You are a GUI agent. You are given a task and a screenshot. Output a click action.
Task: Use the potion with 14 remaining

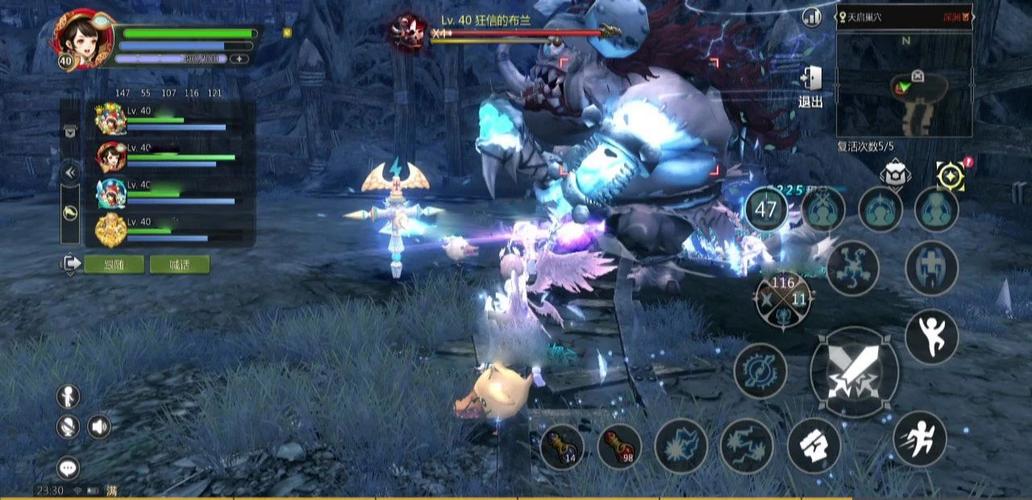pyautogui.click(x=562, y=446)
